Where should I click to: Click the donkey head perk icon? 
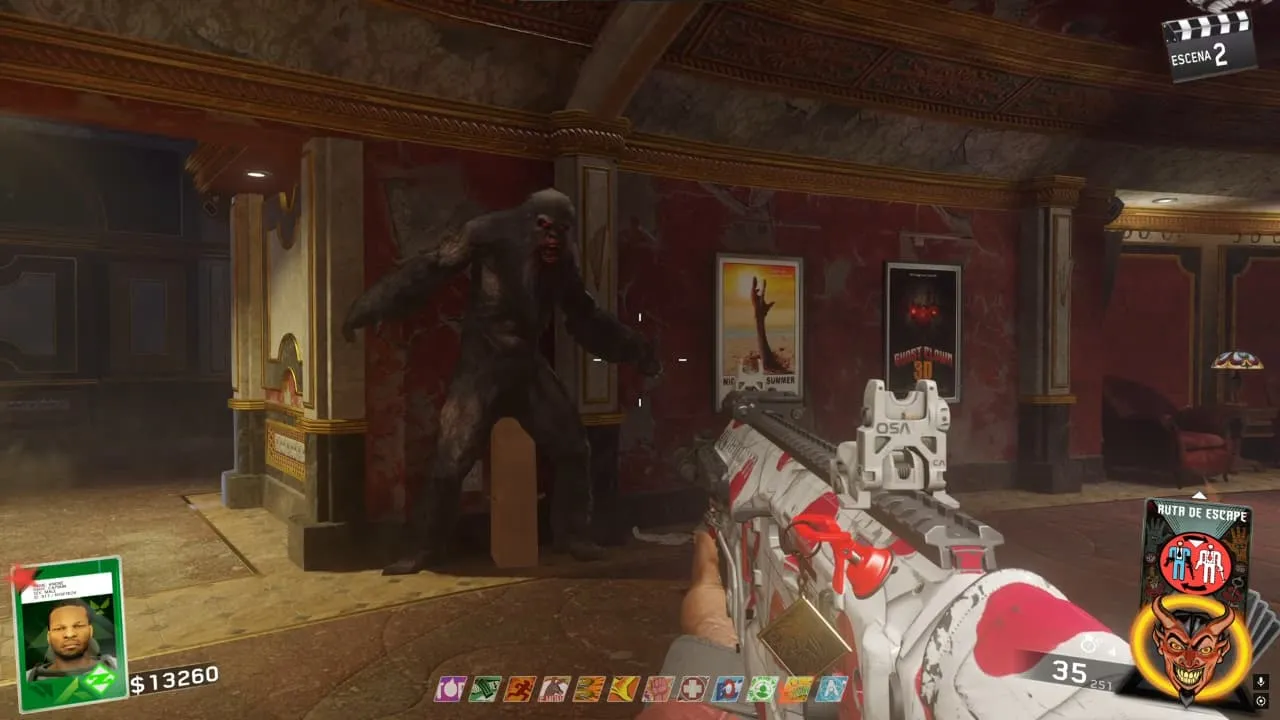click(553, 688)
